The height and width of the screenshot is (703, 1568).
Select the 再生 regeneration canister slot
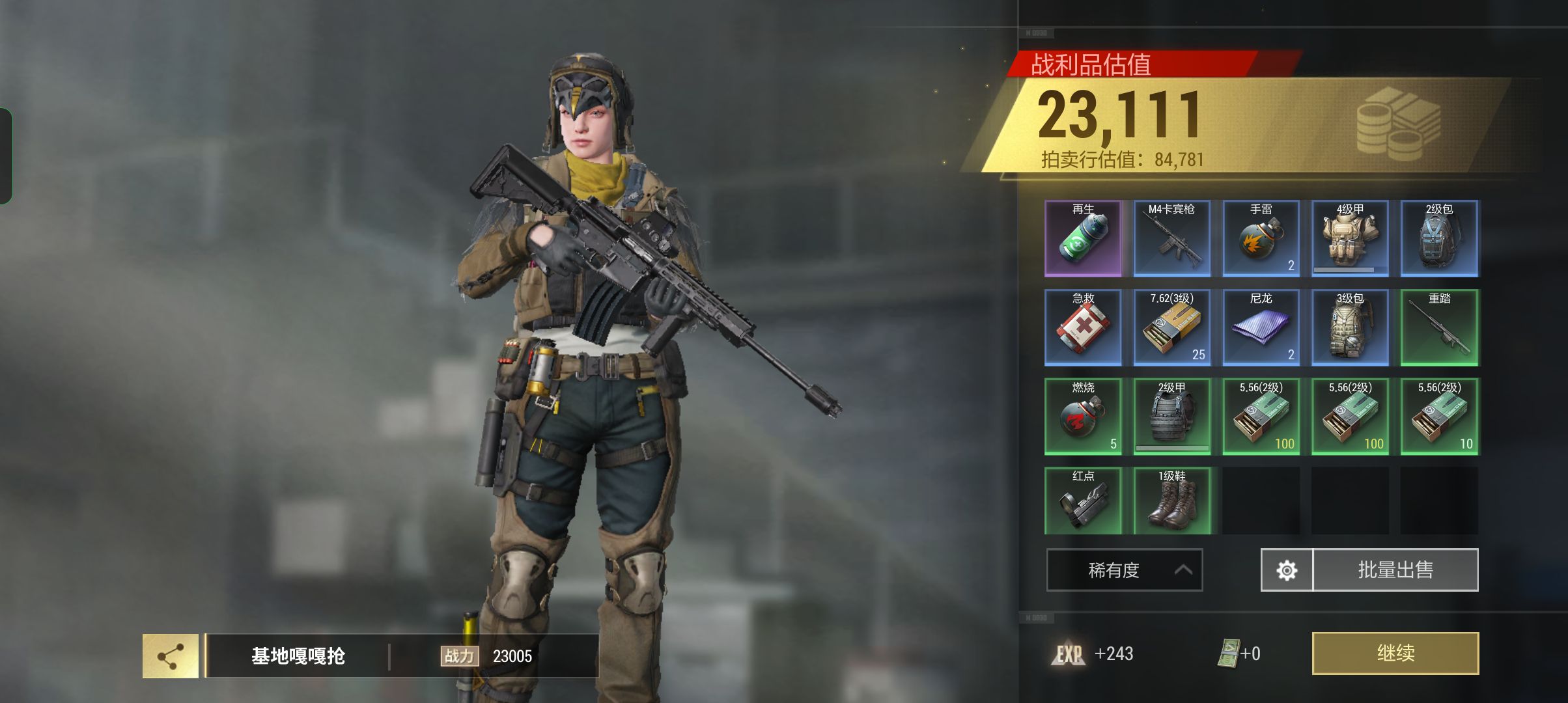(1083, 238)
